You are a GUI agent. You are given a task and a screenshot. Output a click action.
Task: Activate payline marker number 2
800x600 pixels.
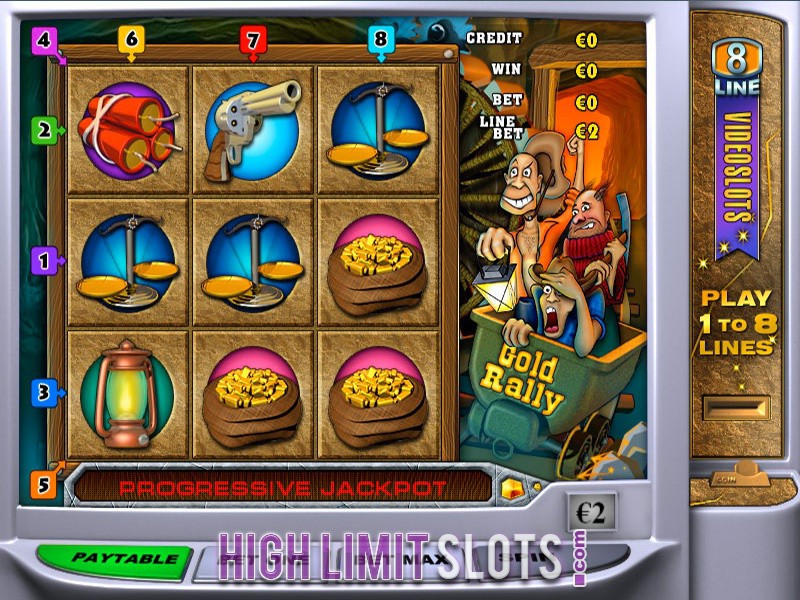coord(43,129)
